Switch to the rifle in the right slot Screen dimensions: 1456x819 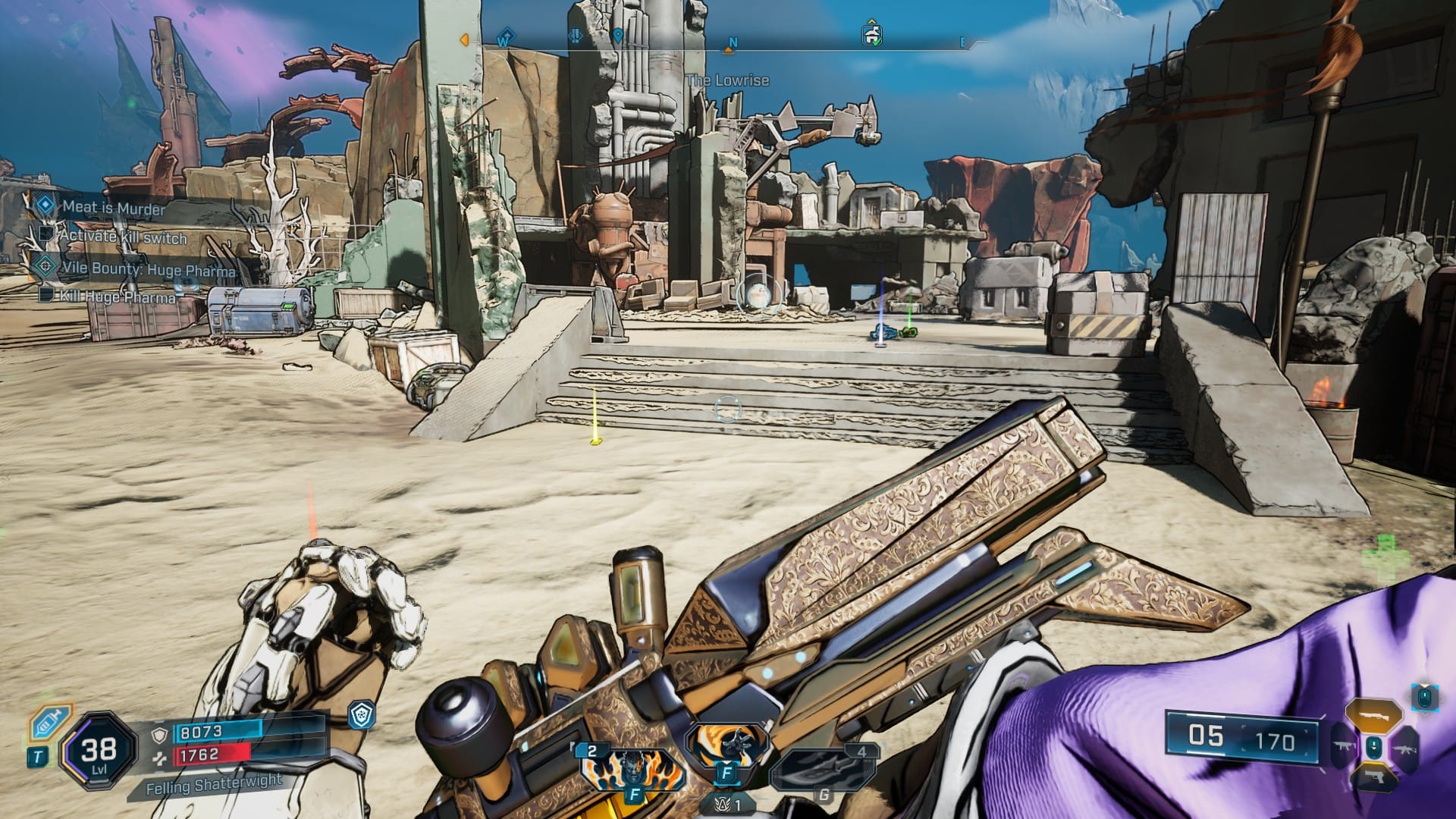1404,748
